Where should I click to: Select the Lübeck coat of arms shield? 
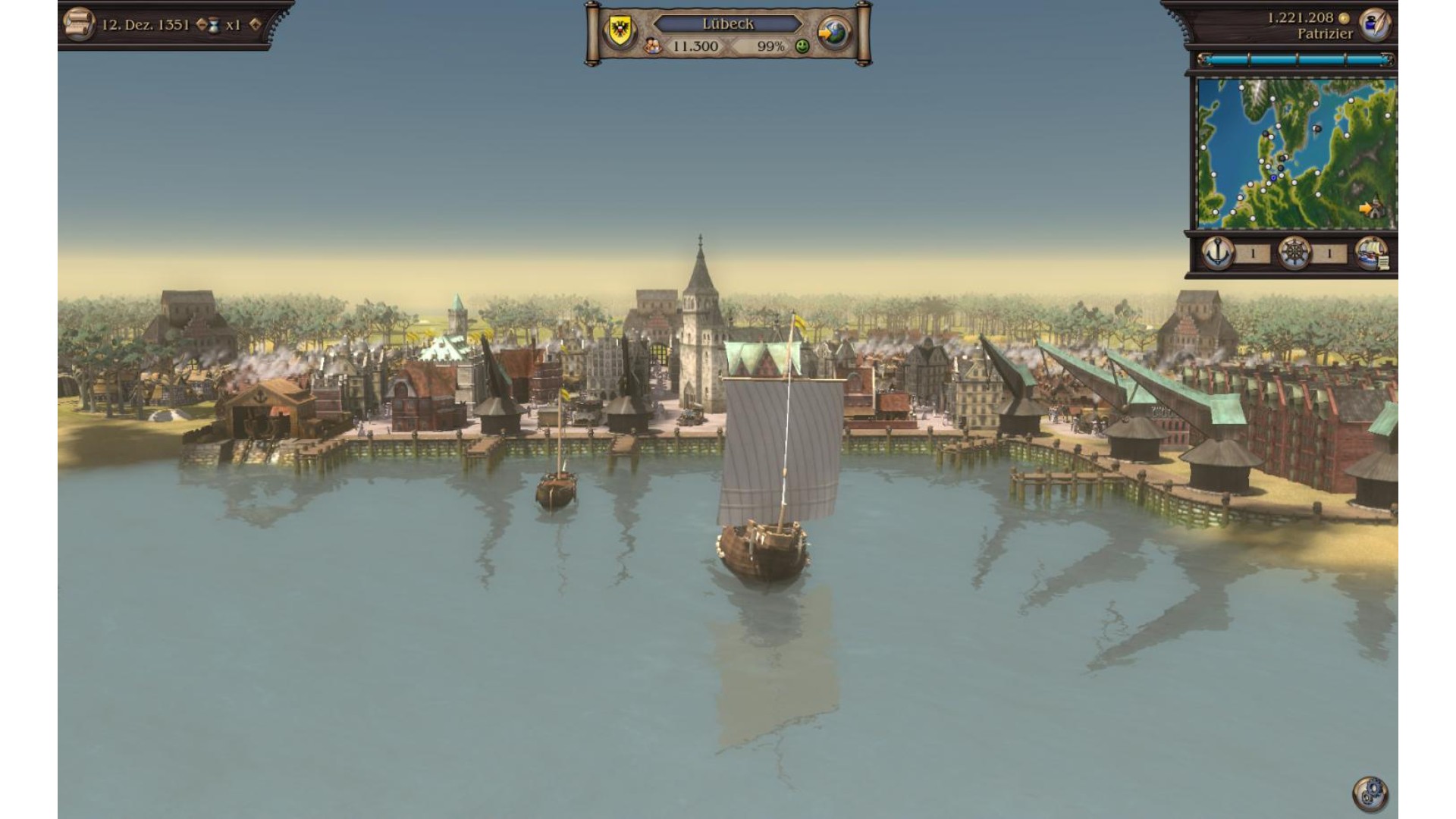coord(620,29)
